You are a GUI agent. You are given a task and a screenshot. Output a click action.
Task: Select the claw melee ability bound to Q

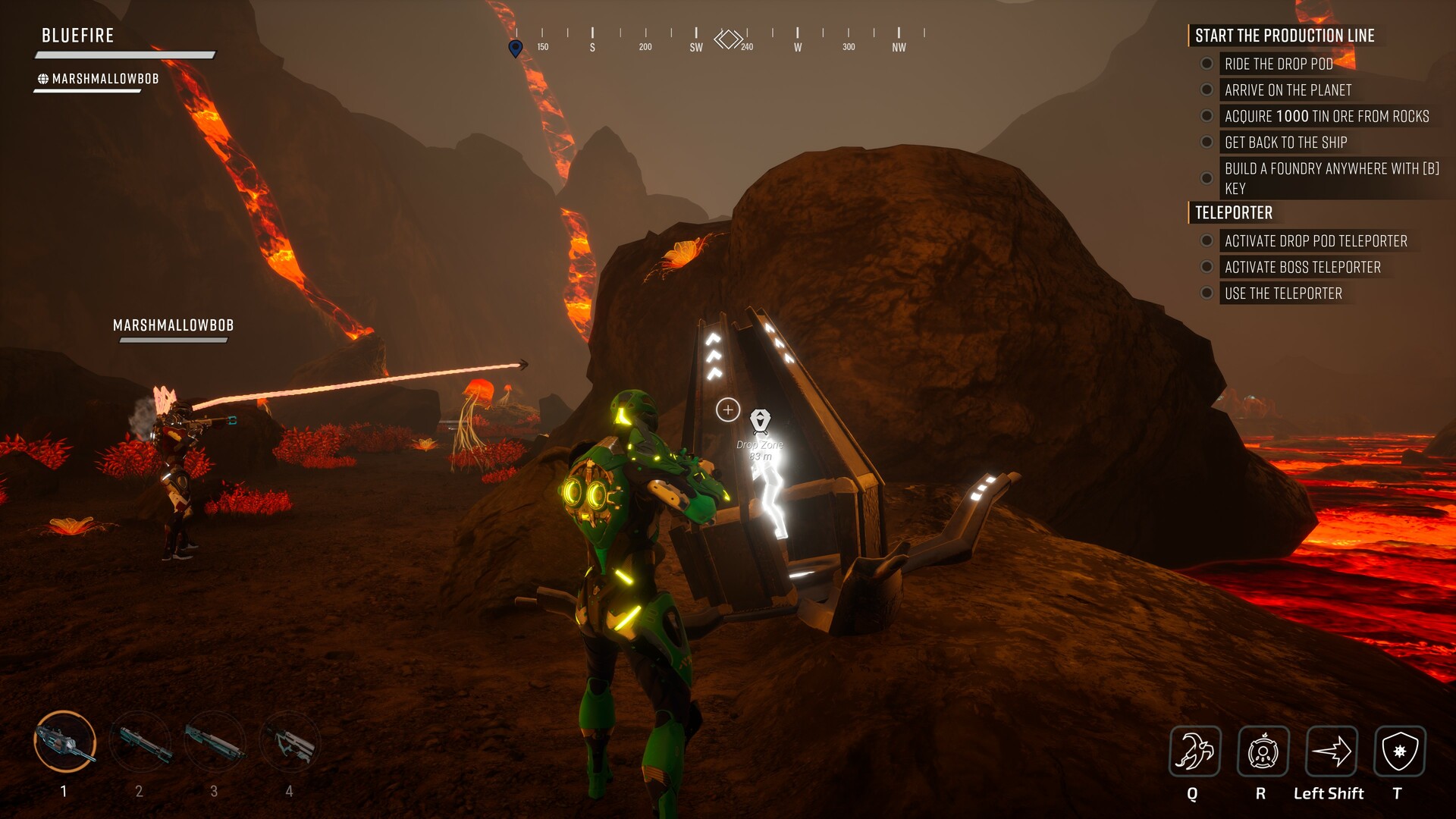tap(1197, 752)
